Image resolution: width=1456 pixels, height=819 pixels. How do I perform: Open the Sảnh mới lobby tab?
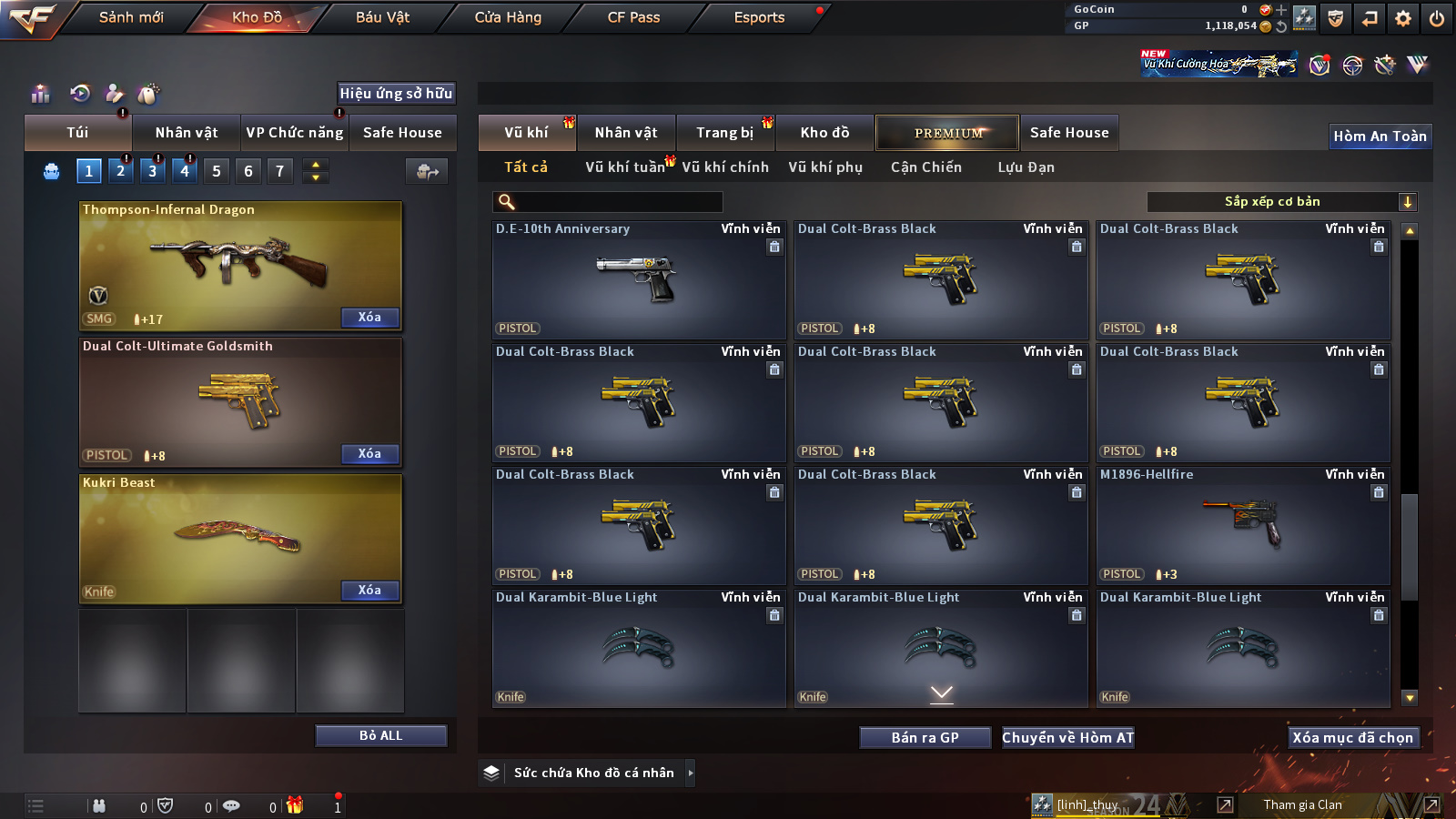click(131, 17)
